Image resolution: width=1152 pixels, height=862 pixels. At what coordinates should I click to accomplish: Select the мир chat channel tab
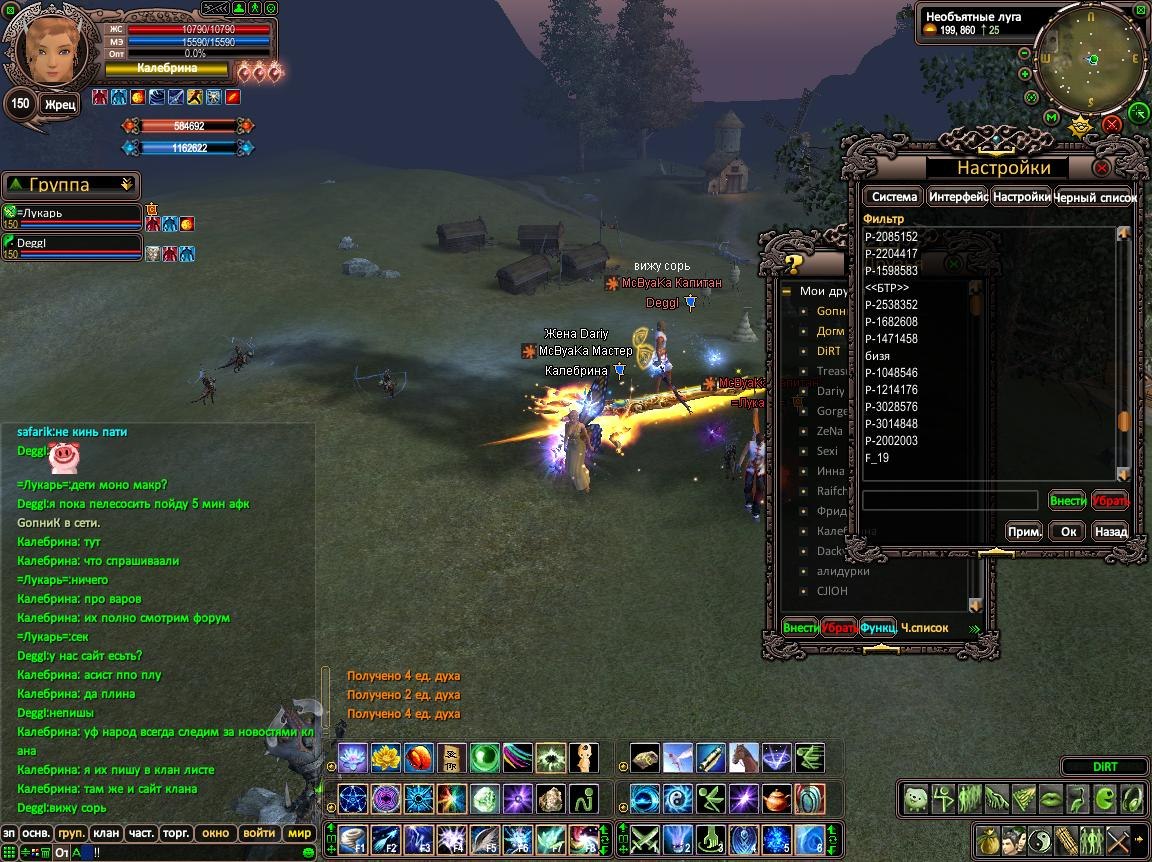299,832
